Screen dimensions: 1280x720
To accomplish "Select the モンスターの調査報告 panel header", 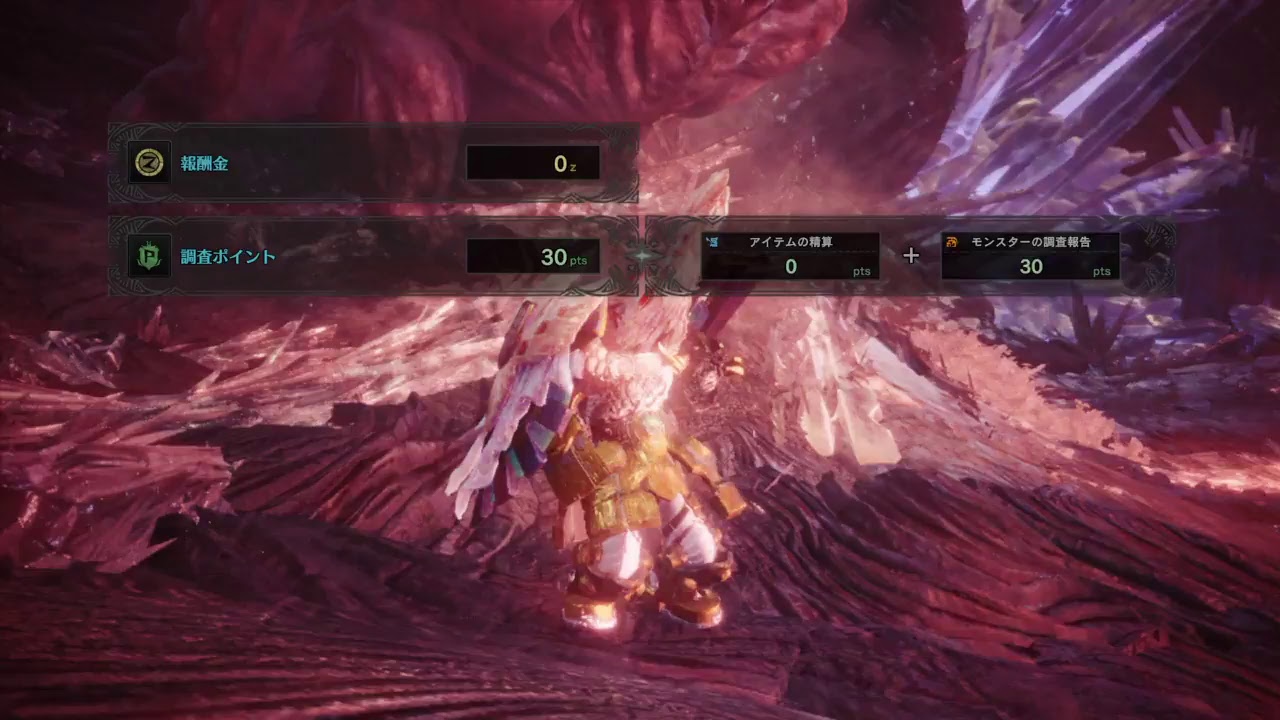I will point(1032,241).
